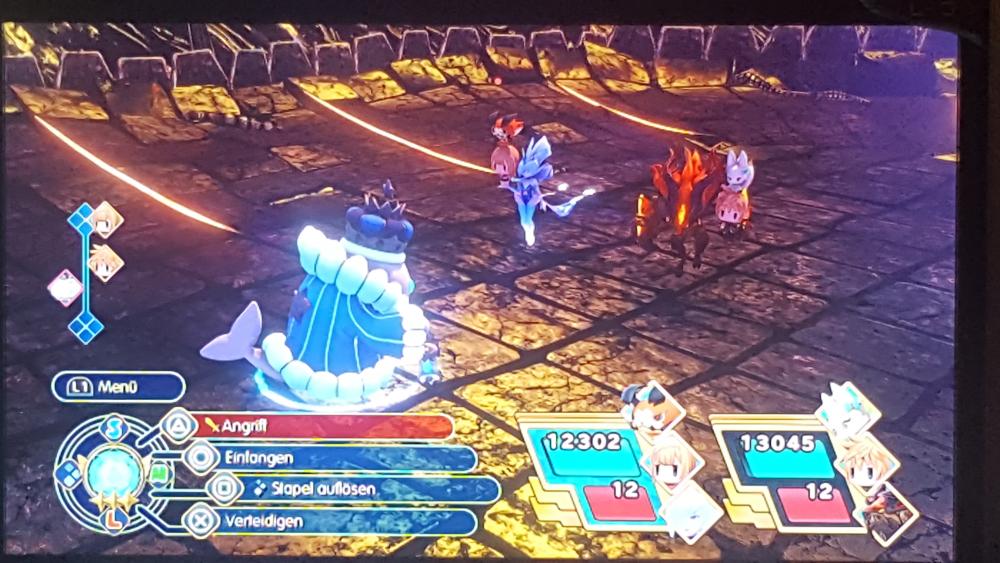This screenshot has width=1000, height=563.
Task: Select Einfangen to capture
Action: click(330, 458)
